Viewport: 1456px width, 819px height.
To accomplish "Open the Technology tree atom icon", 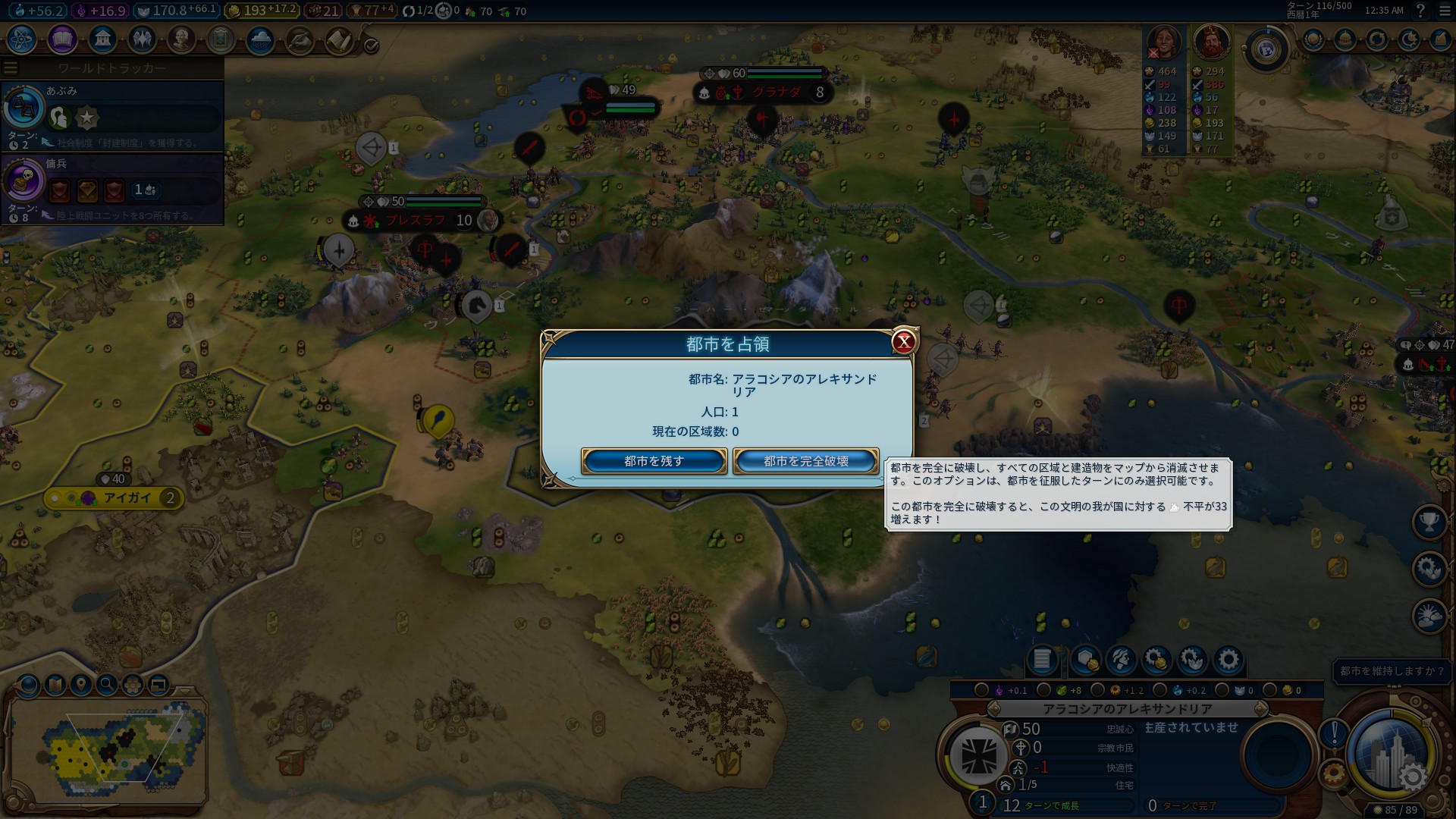I will (20, 39).
